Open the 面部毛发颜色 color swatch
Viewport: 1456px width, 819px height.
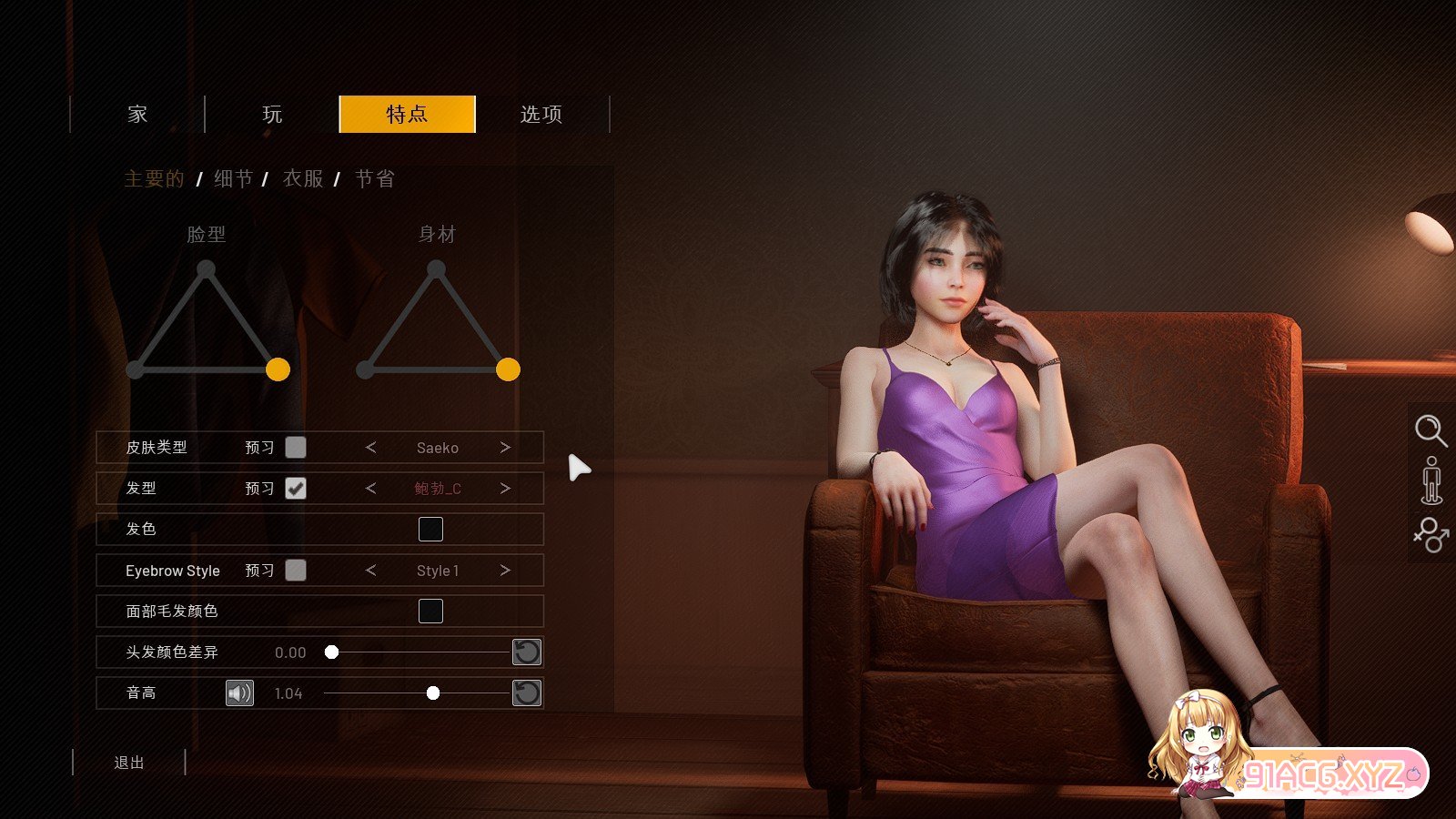tap(430, 612)
